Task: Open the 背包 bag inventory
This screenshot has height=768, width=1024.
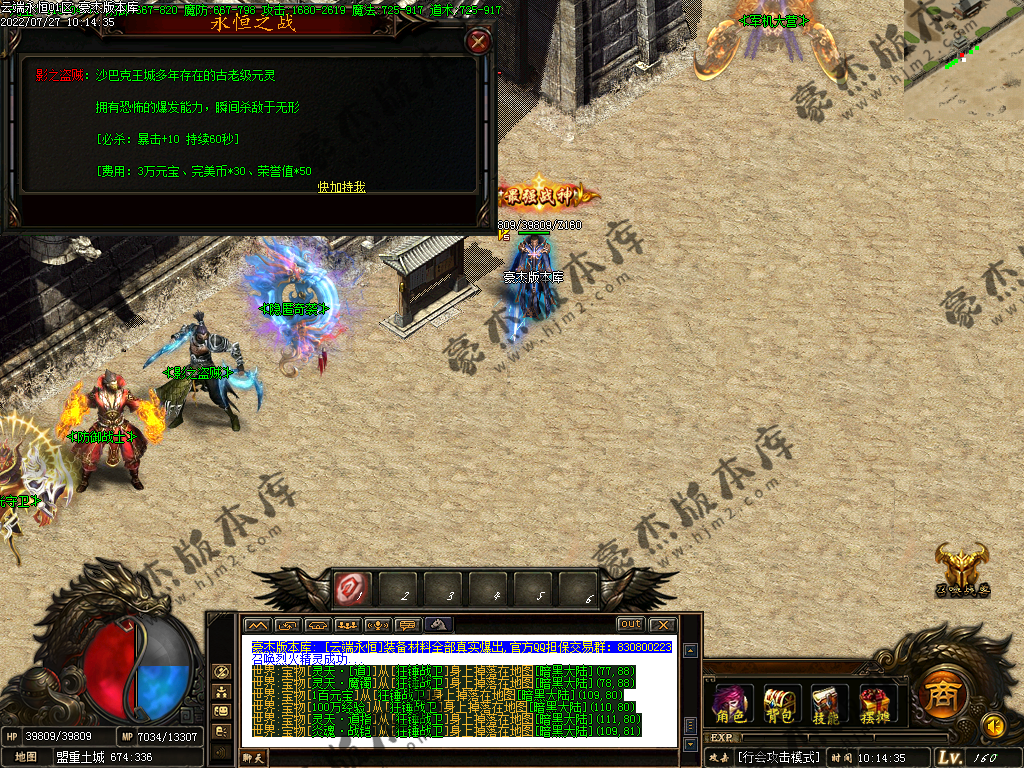Action: click(x=779, y=702)
